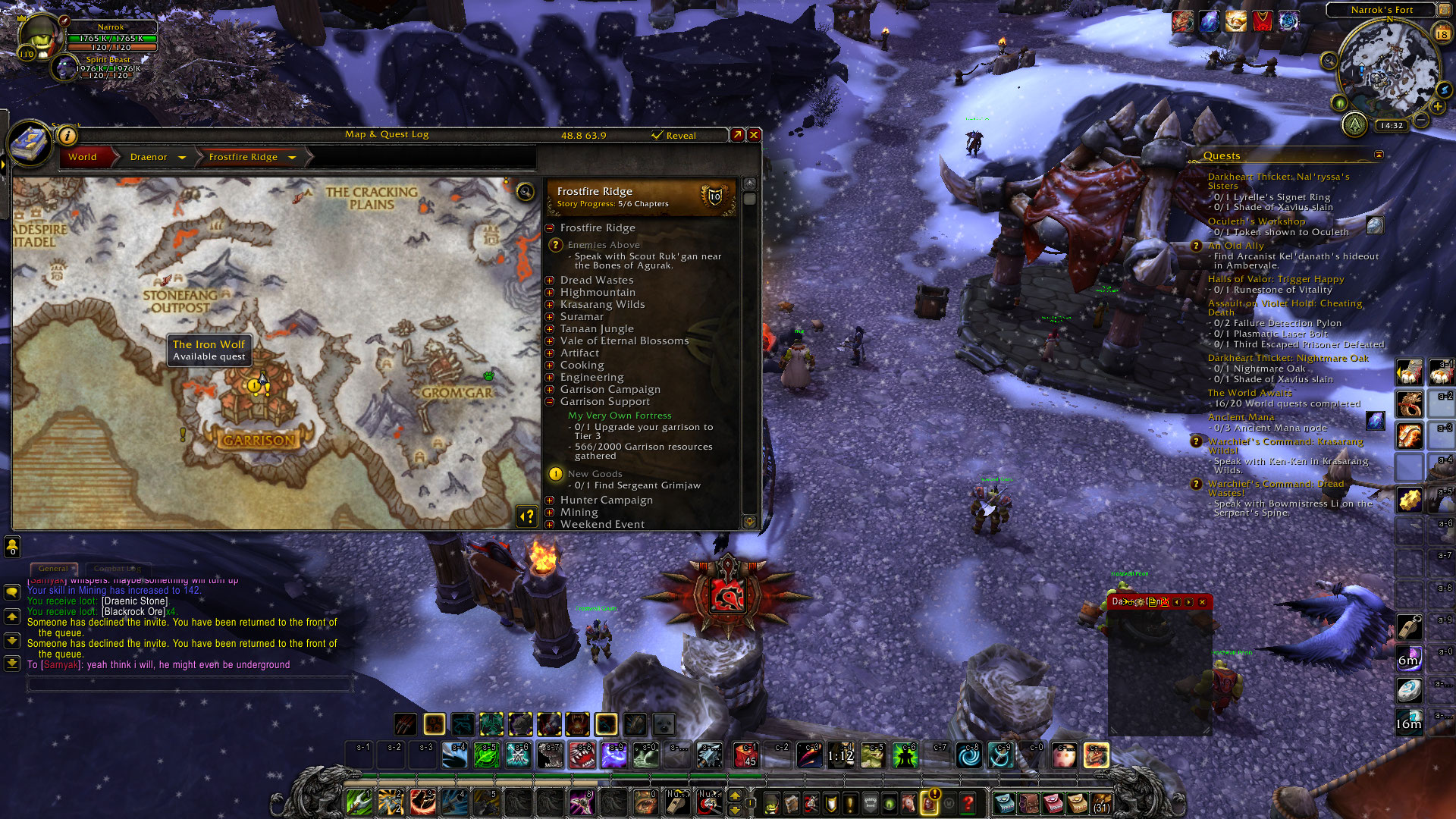Viewport: 1456px width, 819px height.
Task: Maximize the map window with the arrow button
Action: (737, 135)
